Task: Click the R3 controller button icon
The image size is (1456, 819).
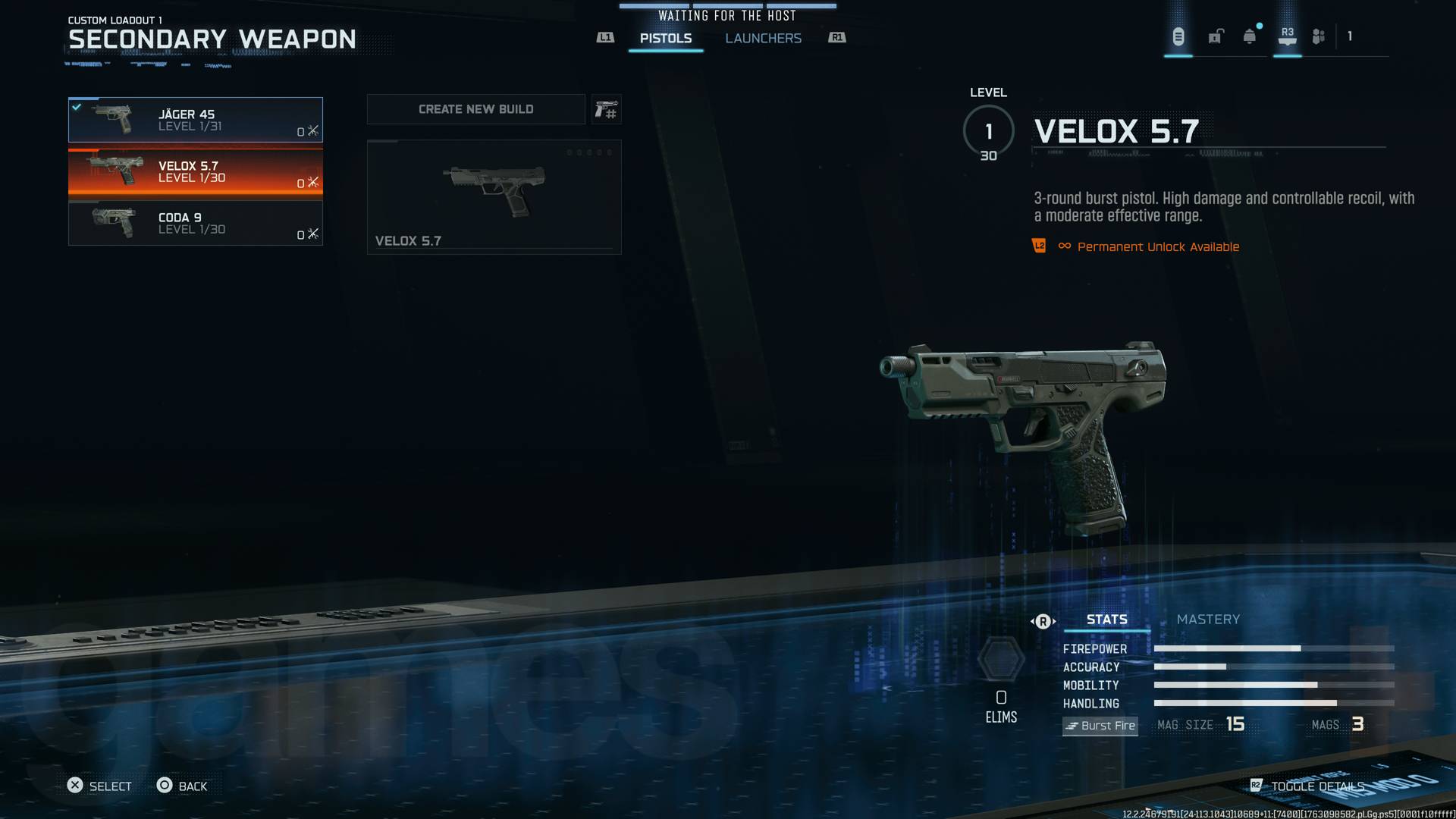Action: point(1287,34)
